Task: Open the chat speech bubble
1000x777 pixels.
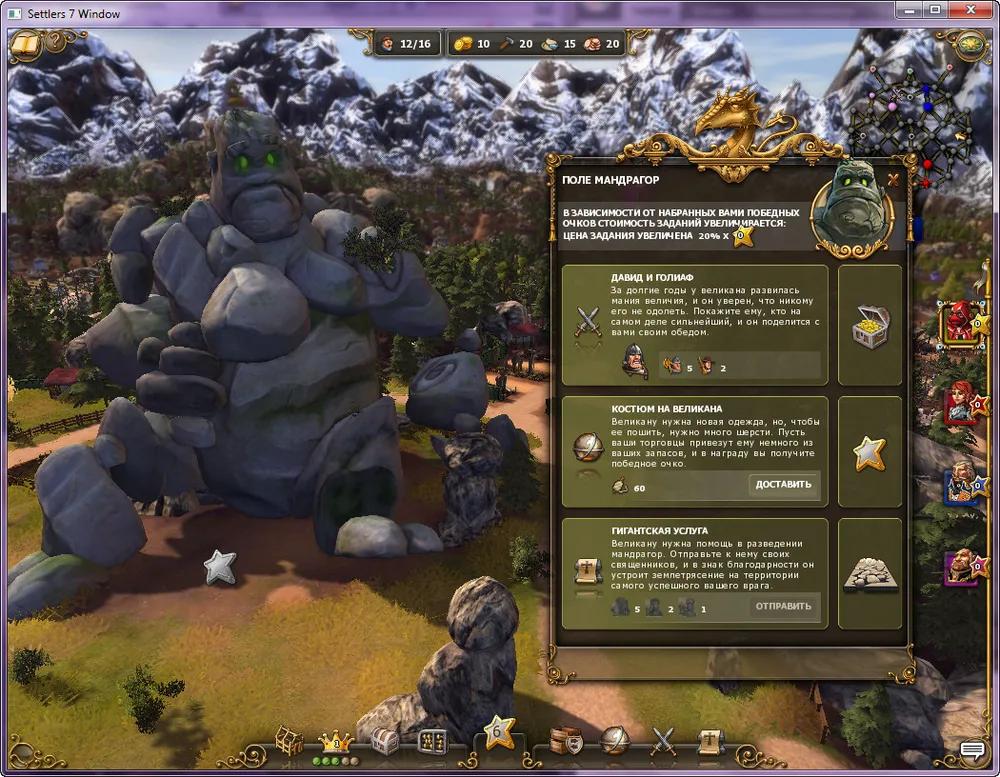Action: pyautogui.click(x=972, y=750)
